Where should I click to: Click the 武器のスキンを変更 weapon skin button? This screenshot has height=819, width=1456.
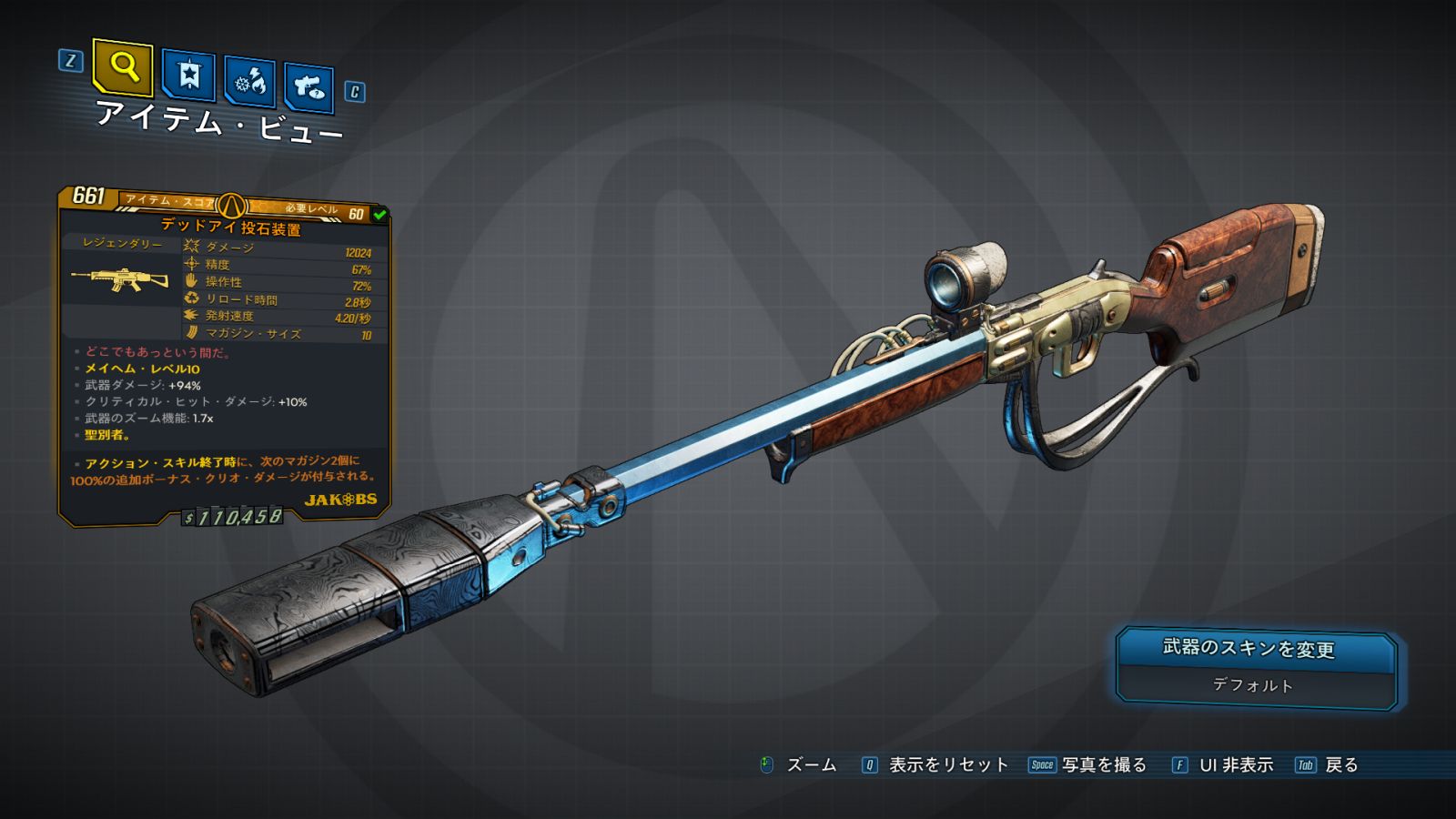[x=1256, y=667]
